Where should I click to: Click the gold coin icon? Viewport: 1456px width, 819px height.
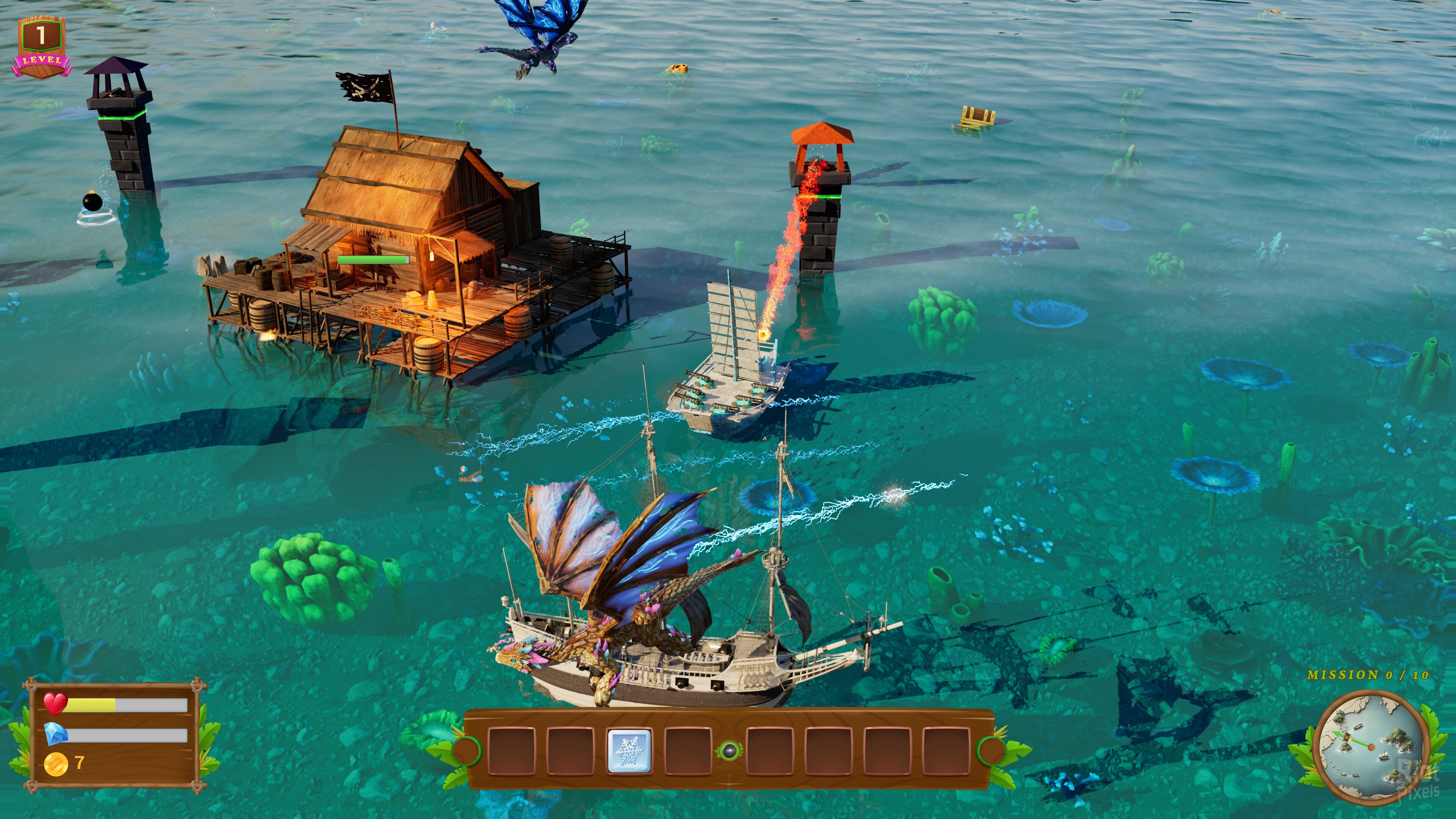point(55,764)
